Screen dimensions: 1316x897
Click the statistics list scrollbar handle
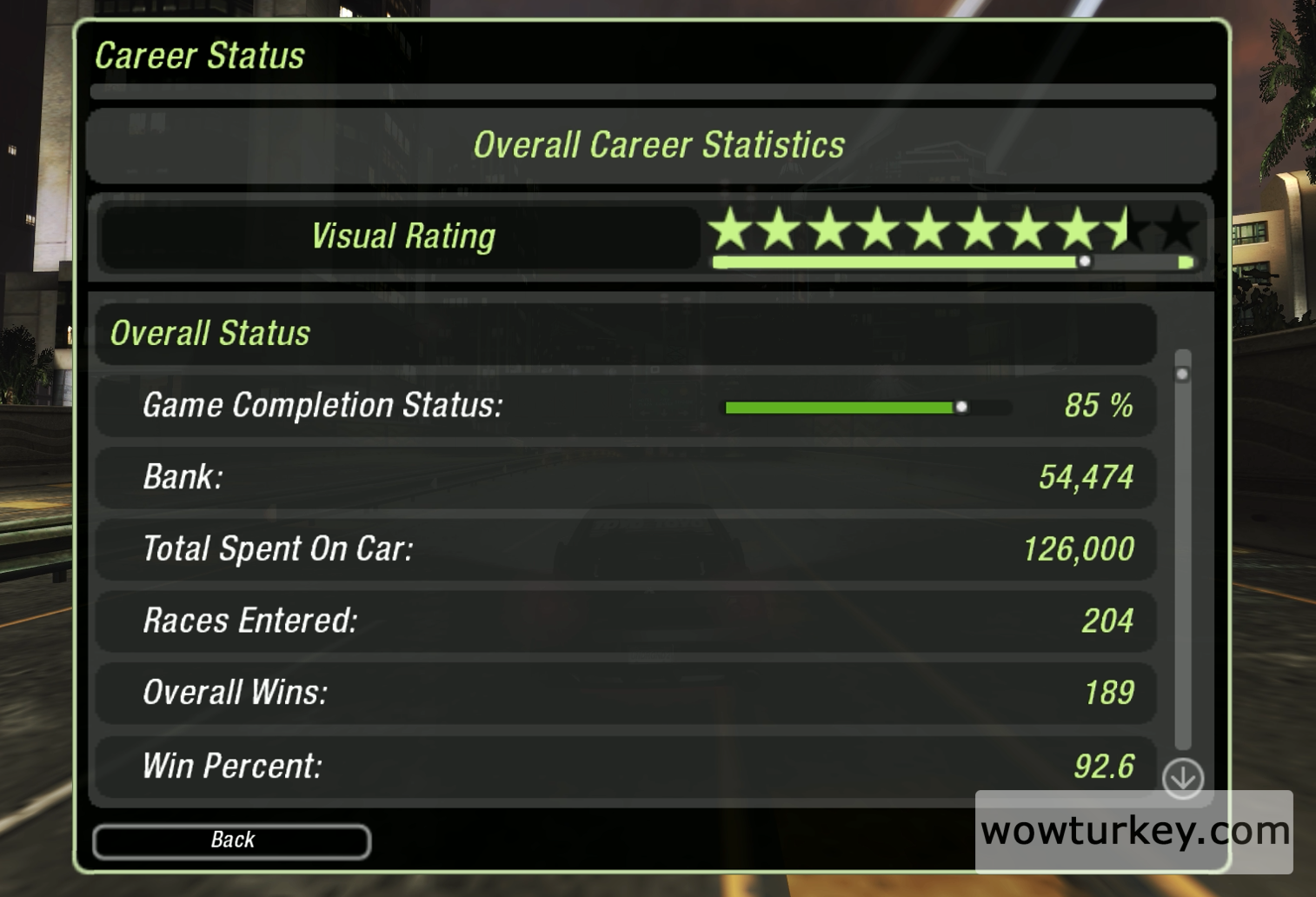click(1182, 374)
